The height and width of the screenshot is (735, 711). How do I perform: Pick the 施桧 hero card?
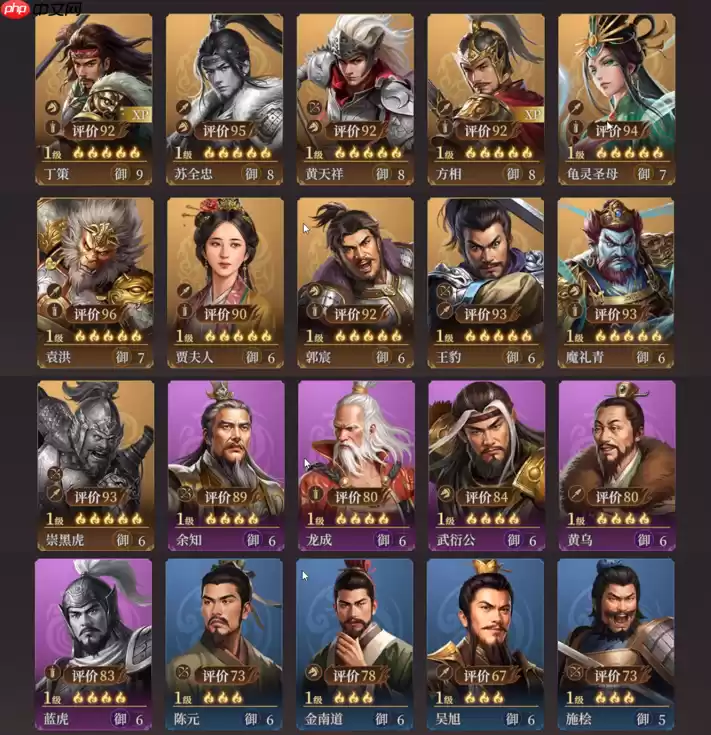616,644
